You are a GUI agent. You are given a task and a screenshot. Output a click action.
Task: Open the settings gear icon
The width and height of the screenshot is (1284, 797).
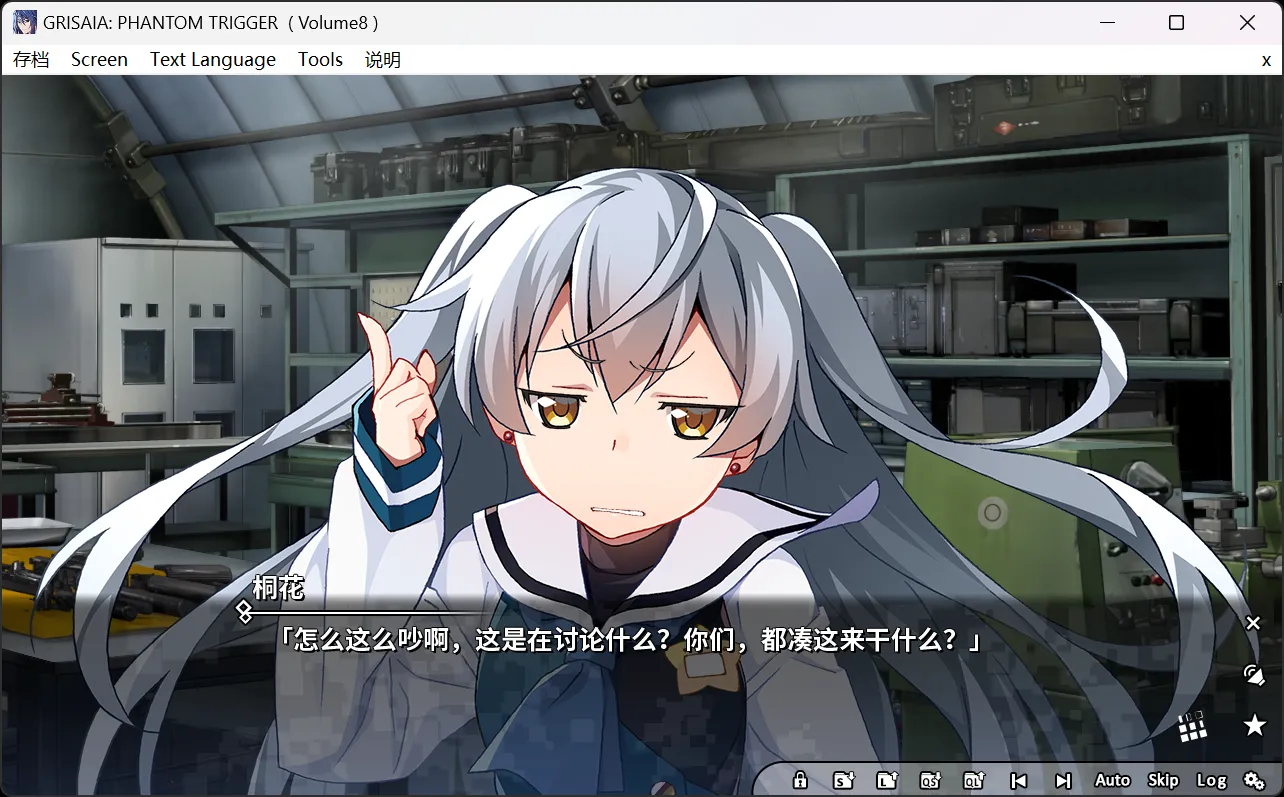[x=1256, y=780]
